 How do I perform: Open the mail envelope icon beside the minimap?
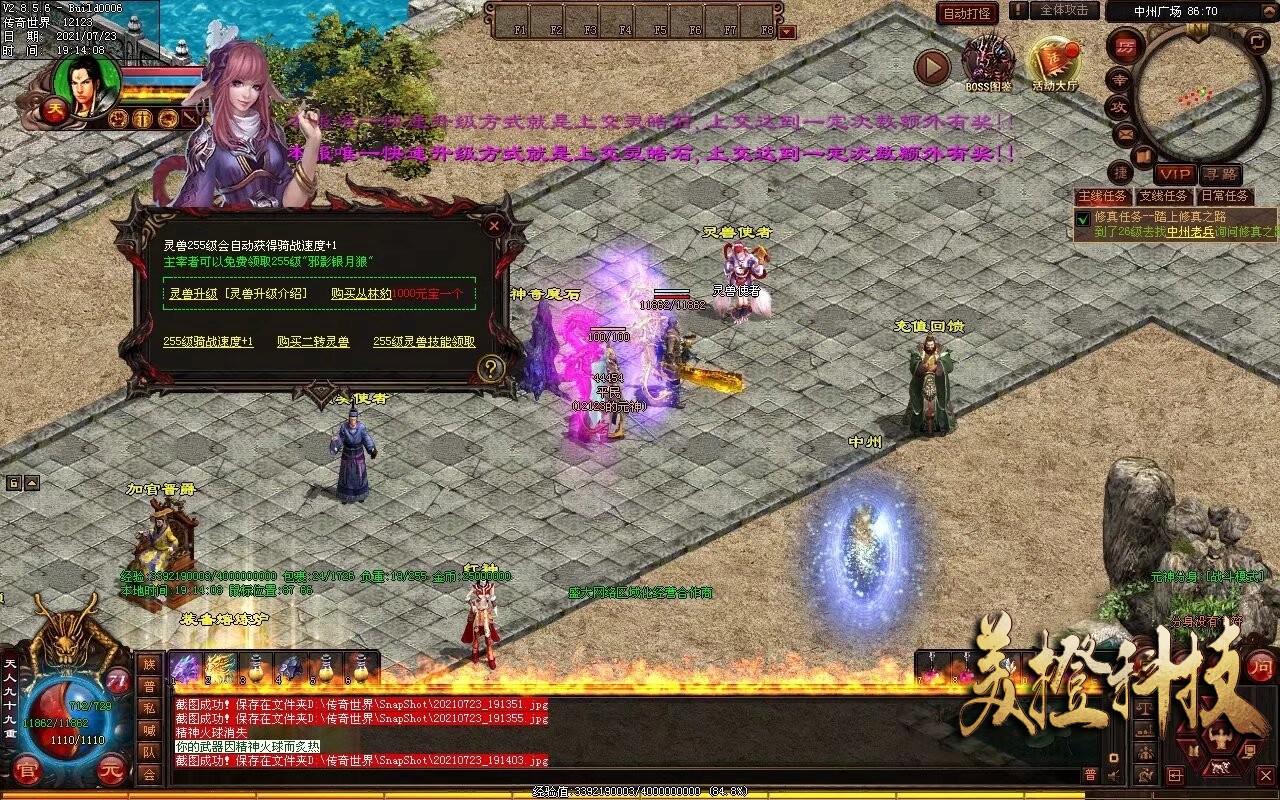click(1124, 134)
